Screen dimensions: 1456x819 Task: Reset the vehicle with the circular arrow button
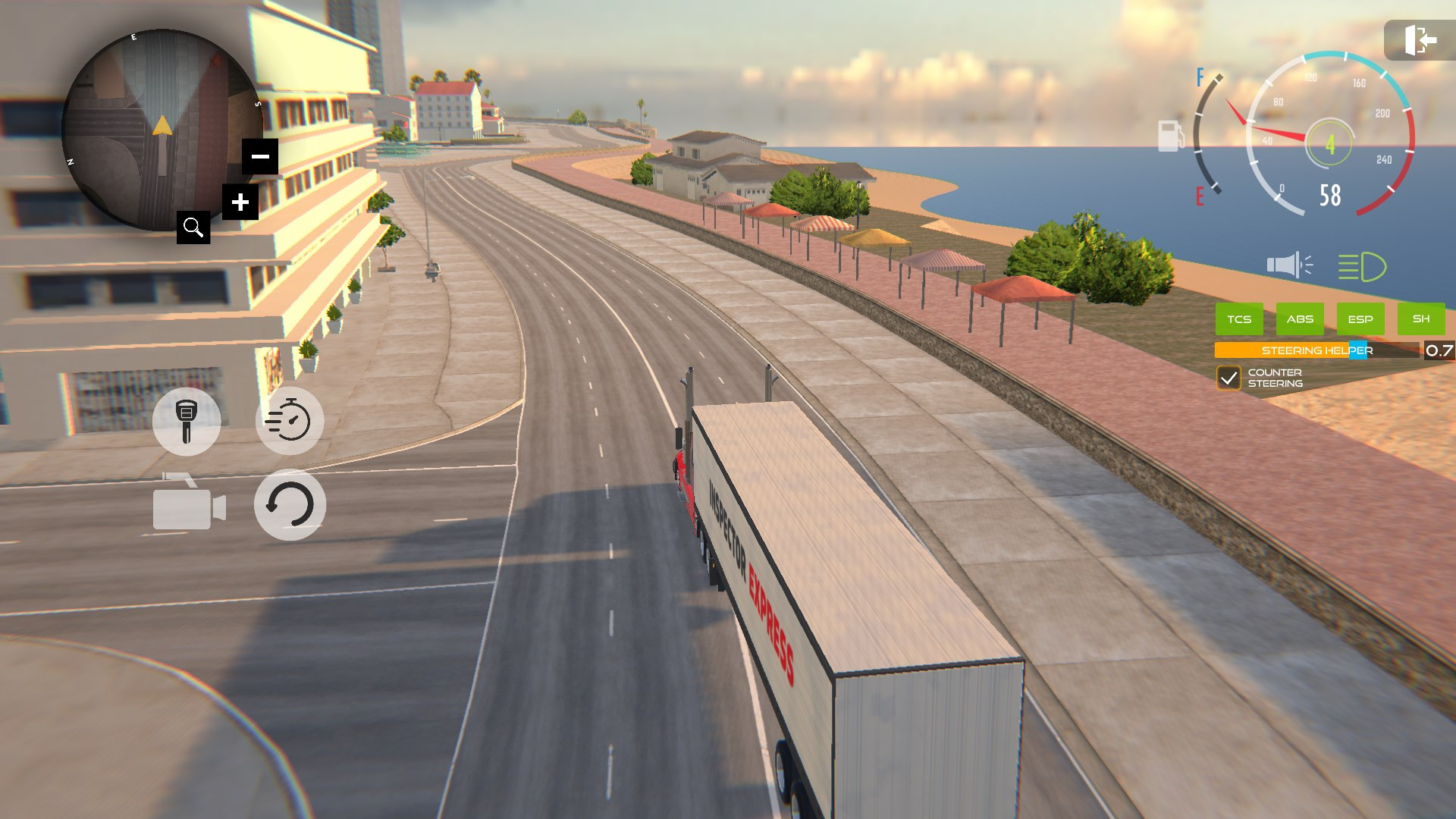[290, 504]
